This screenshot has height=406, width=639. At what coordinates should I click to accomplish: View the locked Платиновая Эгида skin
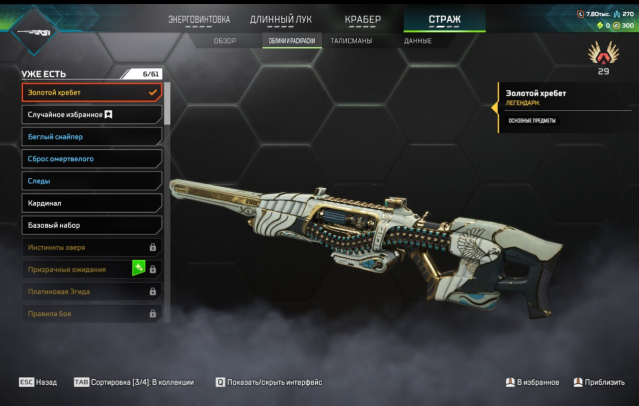coord(91,291)
